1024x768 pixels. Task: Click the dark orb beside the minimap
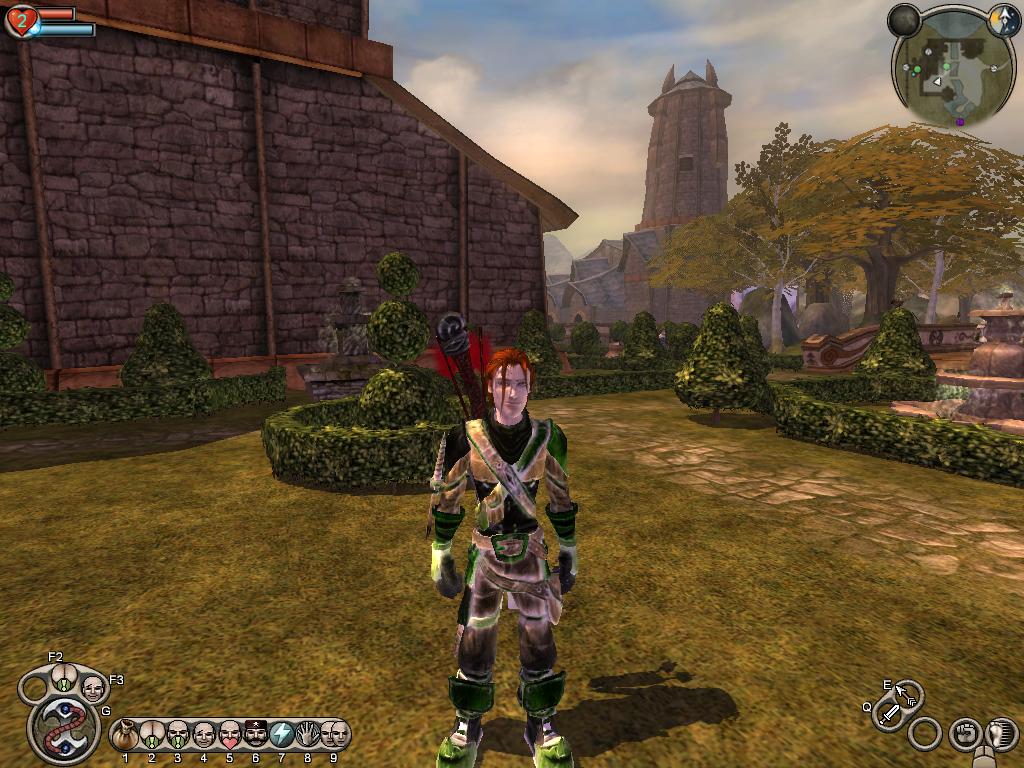(x=905, y=19)
